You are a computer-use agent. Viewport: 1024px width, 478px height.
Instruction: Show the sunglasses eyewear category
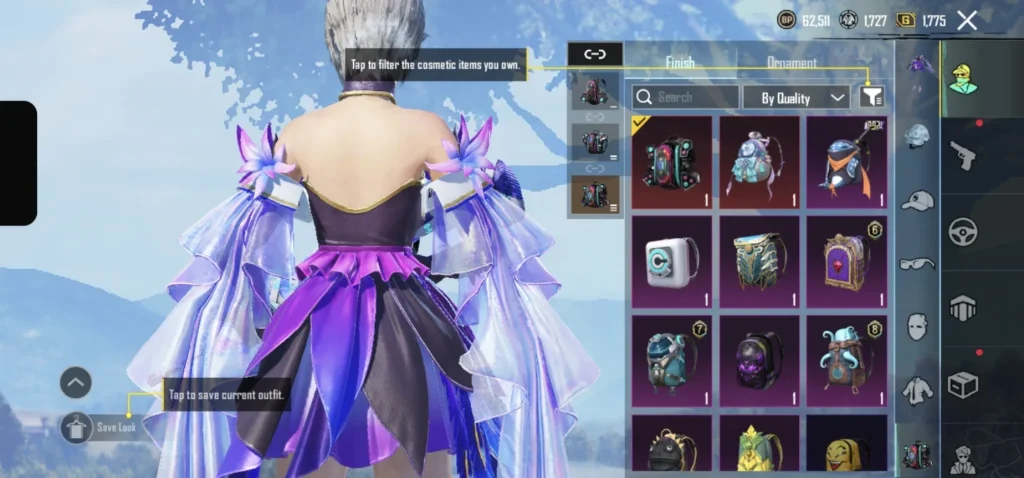[917, 264]
